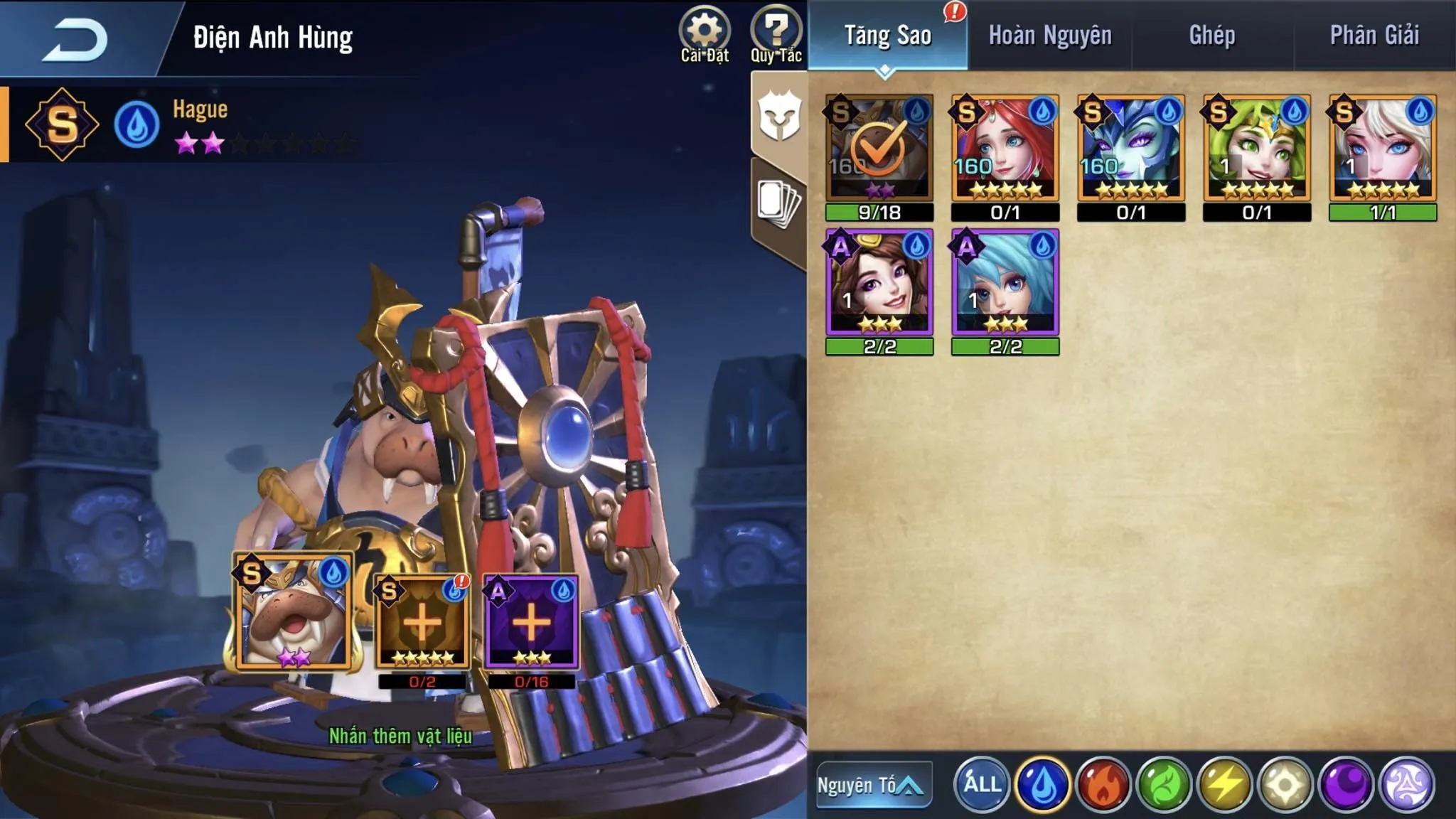
Task: Choose the green-haired S hero card
Action: tap(1257, 148)
